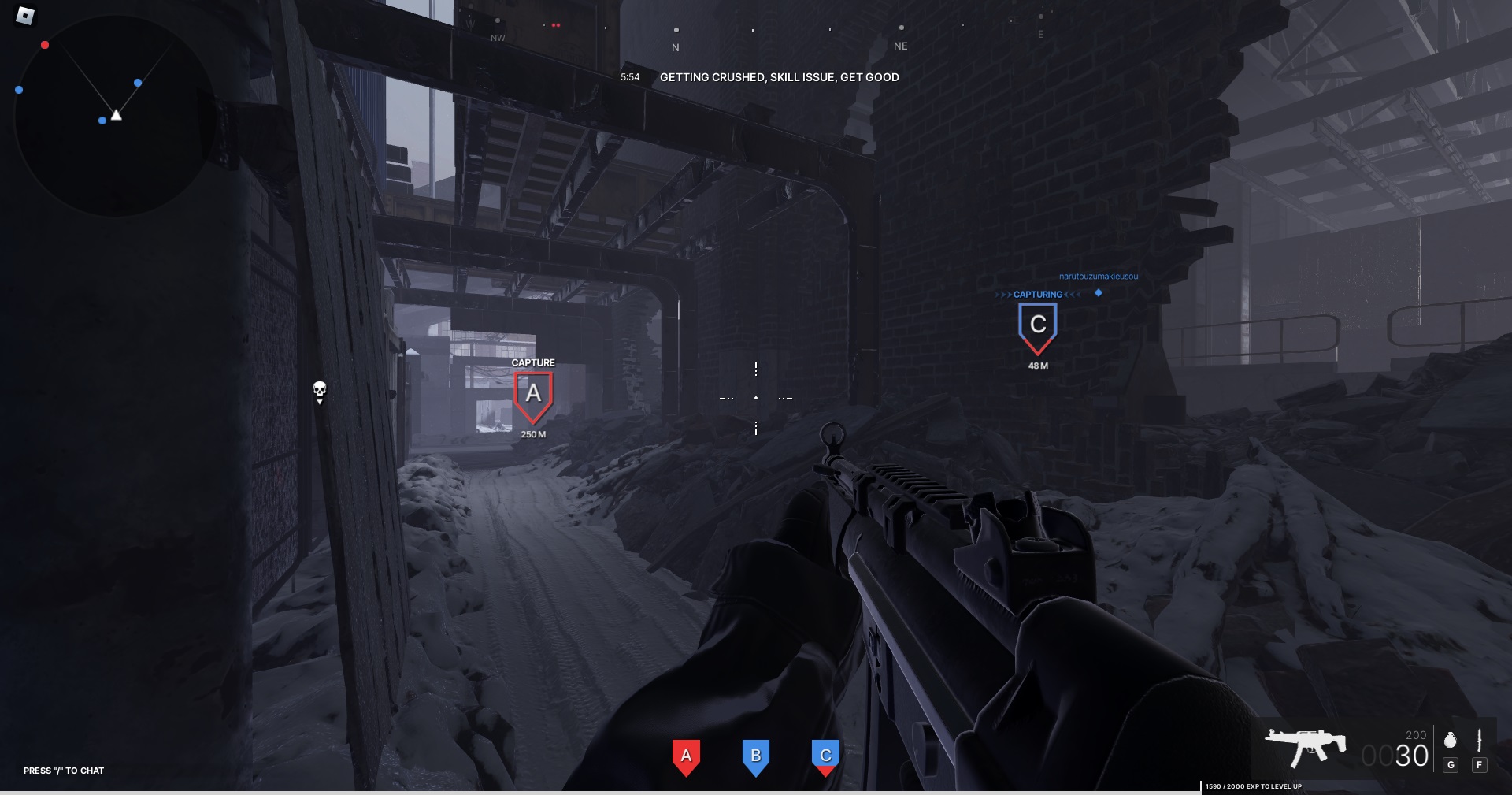Click the blue point C capturing marker

pos(1038,325)
